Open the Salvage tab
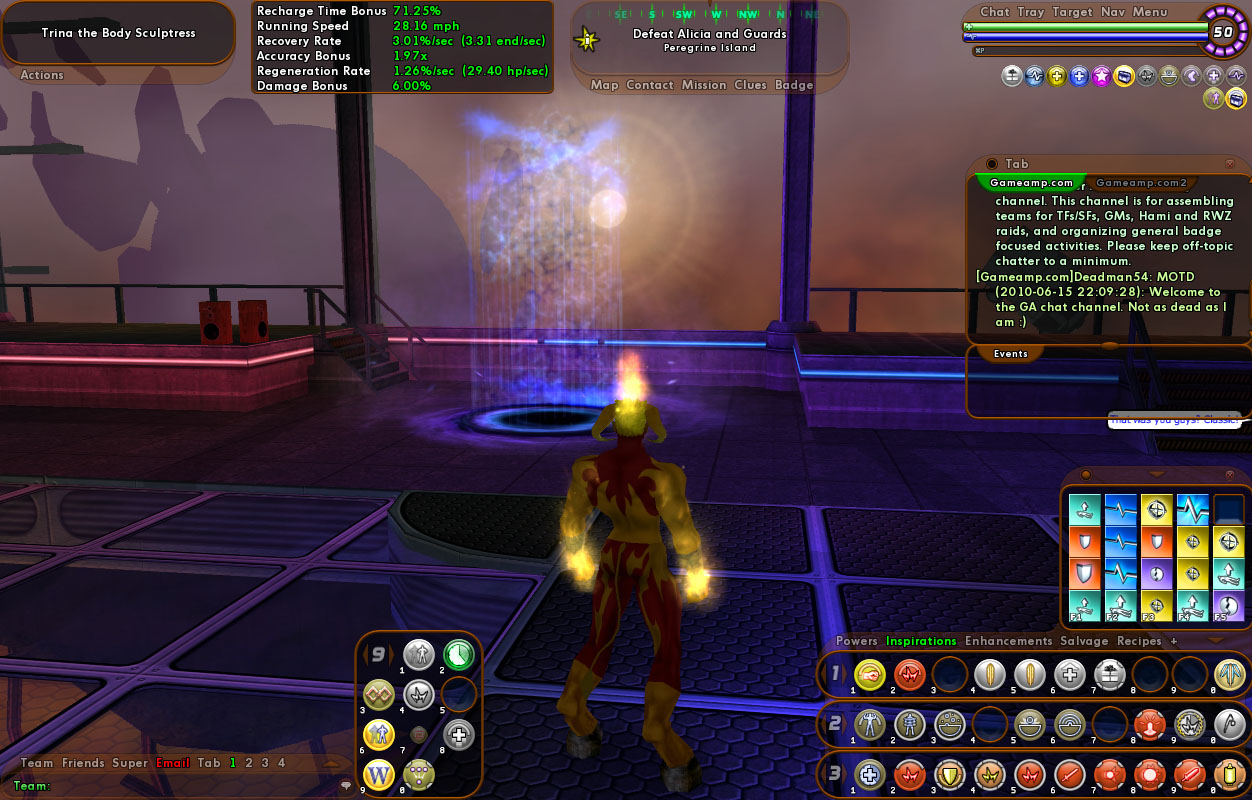 click(1084, 641)
